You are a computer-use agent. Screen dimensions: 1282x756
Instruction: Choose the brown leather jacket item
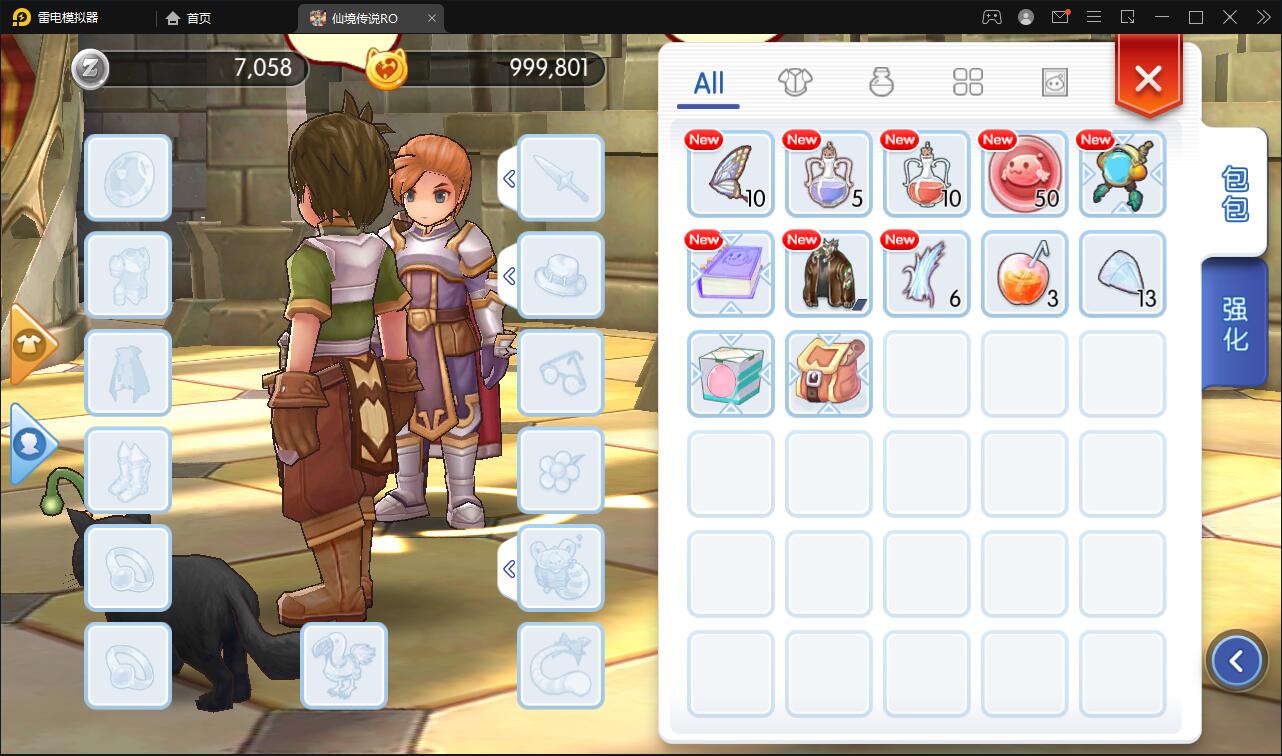click(829, 274)
